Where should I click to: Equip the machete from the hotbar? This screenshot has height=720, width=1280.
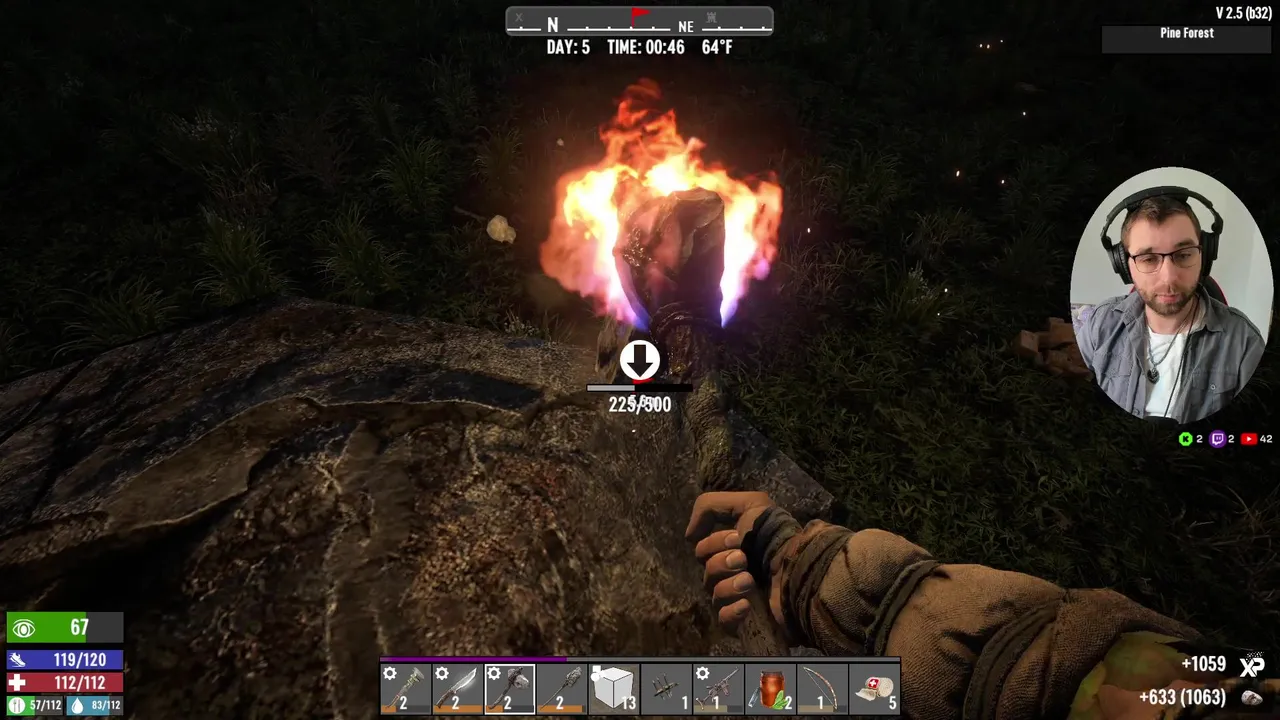[x=458, y=688]
